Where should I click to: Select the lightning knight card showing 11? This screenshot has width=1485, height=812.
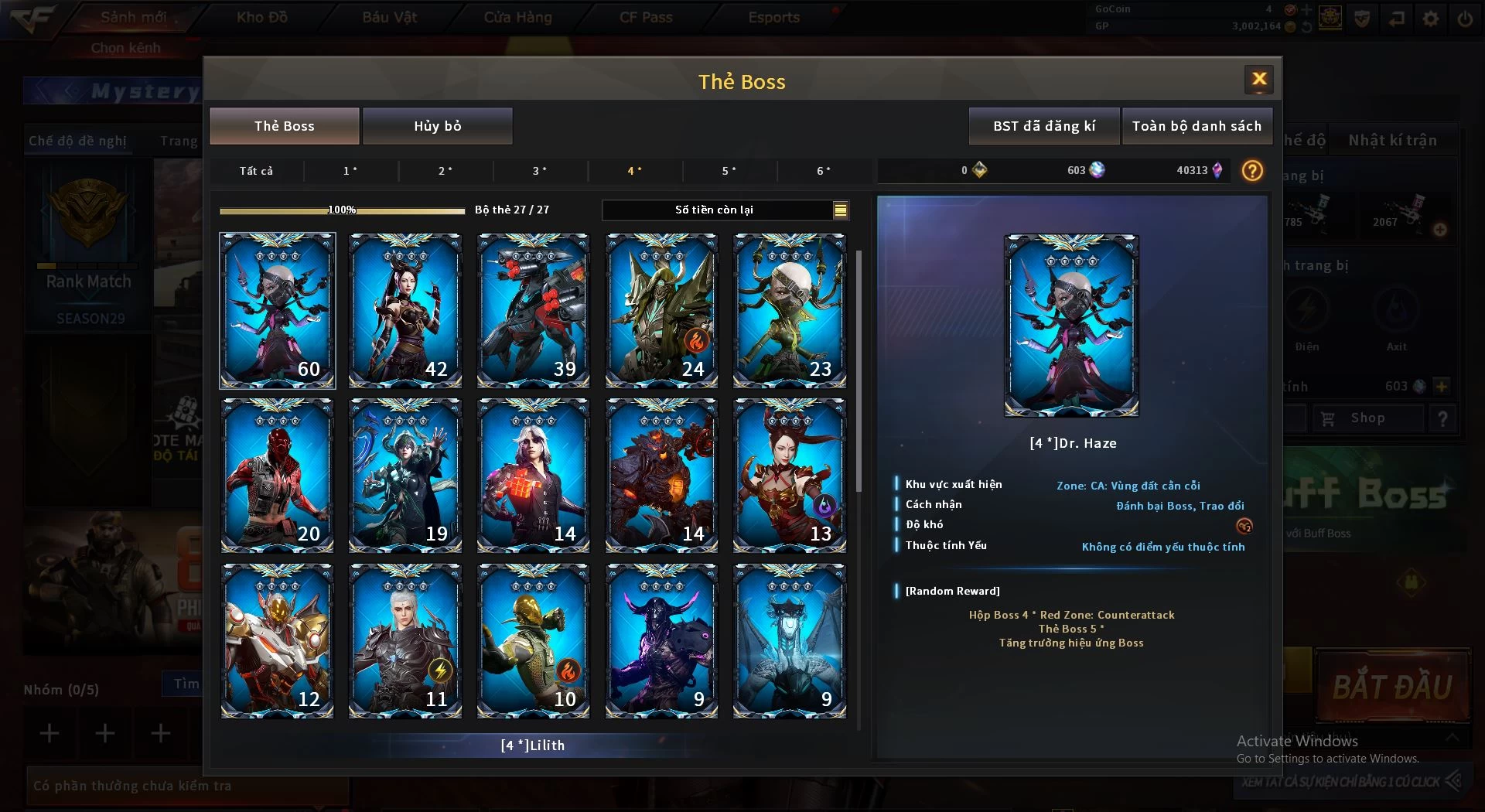click(405, 640)
